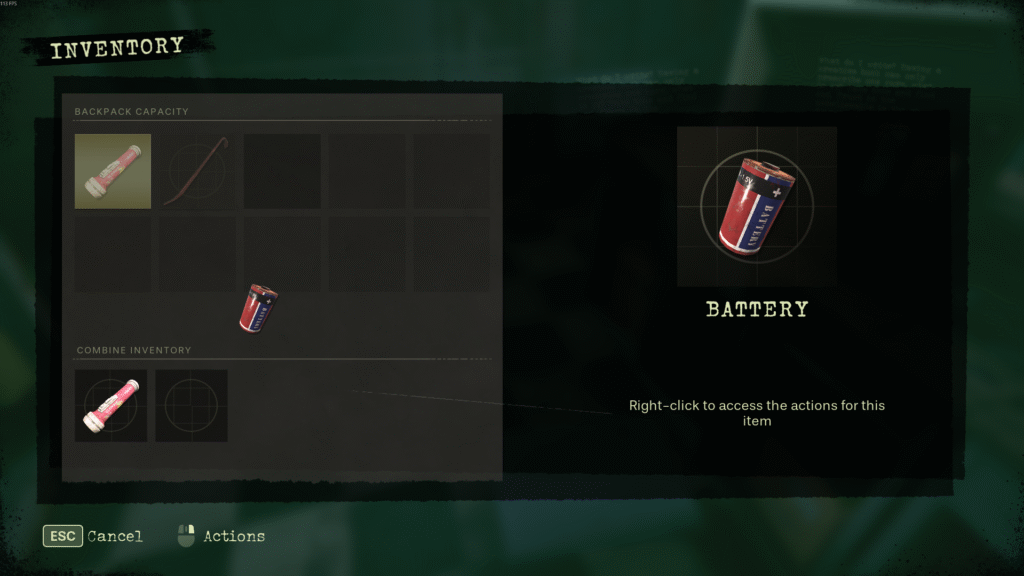Select the crowbar backpack slot
The width and height of the screenshot is (1024, 576).
point(197,171)
